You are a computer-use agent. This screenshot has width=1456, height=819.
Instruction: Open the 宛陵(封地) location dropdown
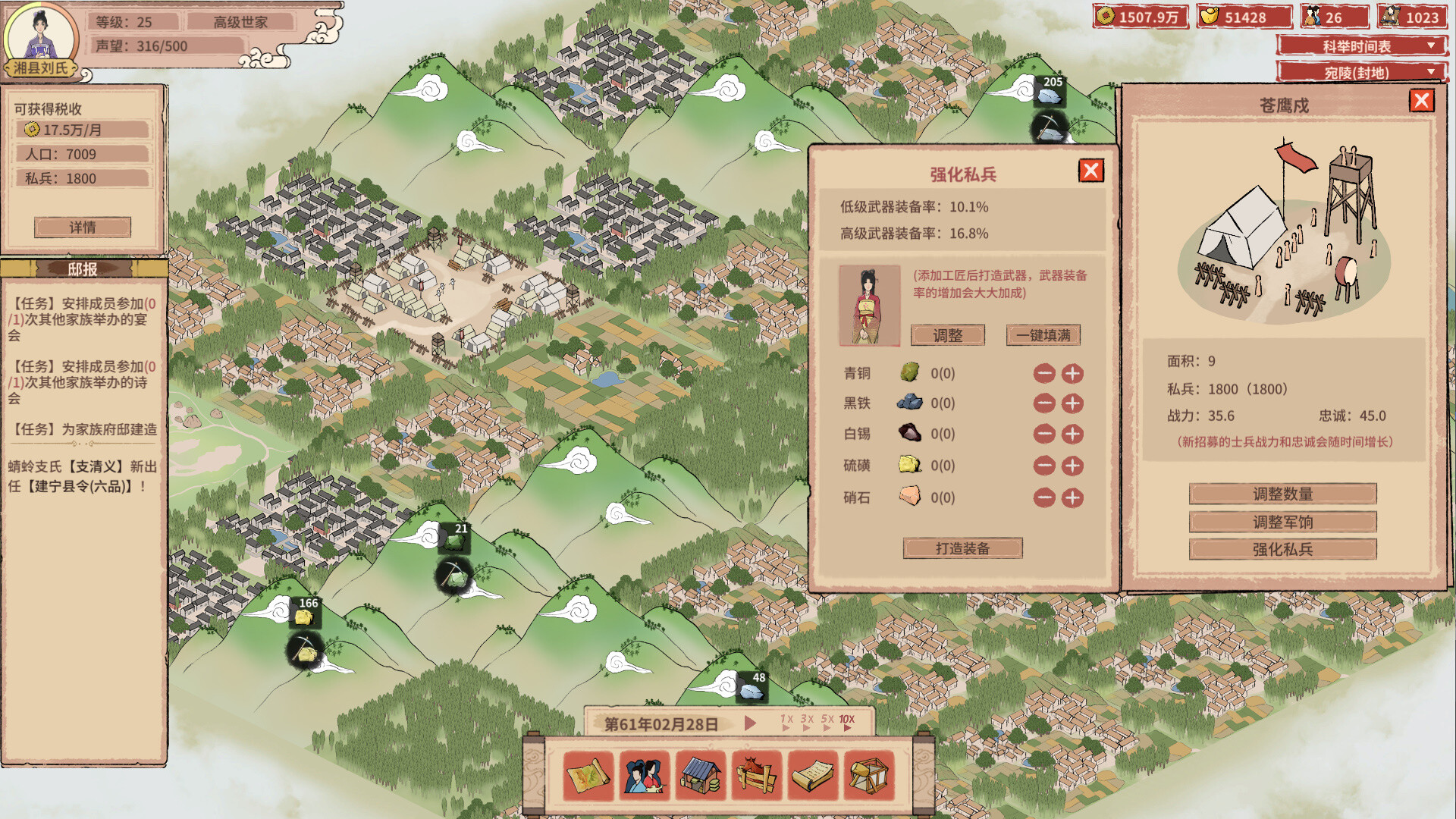coord(1361,73)
